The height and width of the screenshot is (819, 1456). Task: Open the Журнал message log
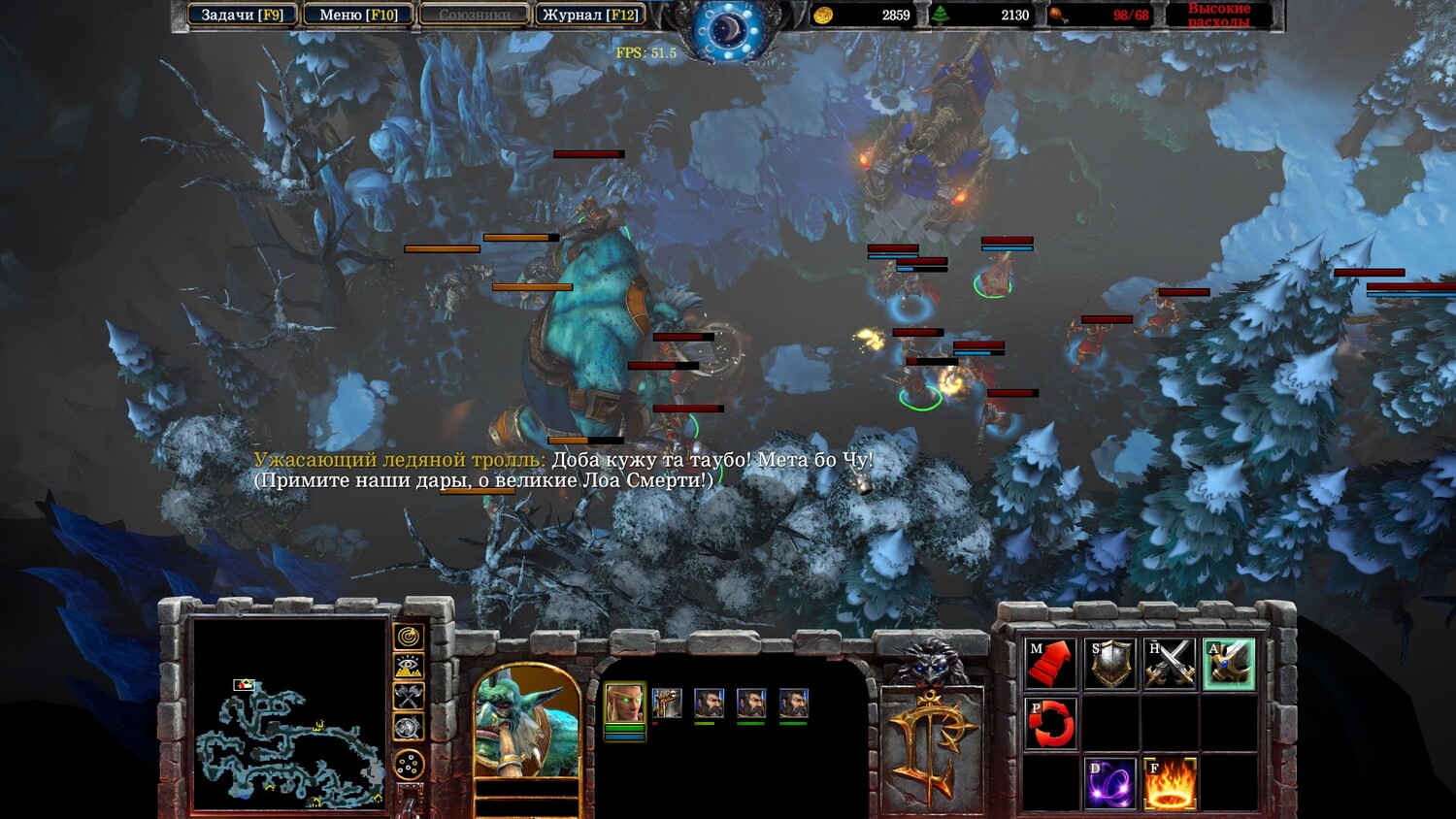(590, 15)
